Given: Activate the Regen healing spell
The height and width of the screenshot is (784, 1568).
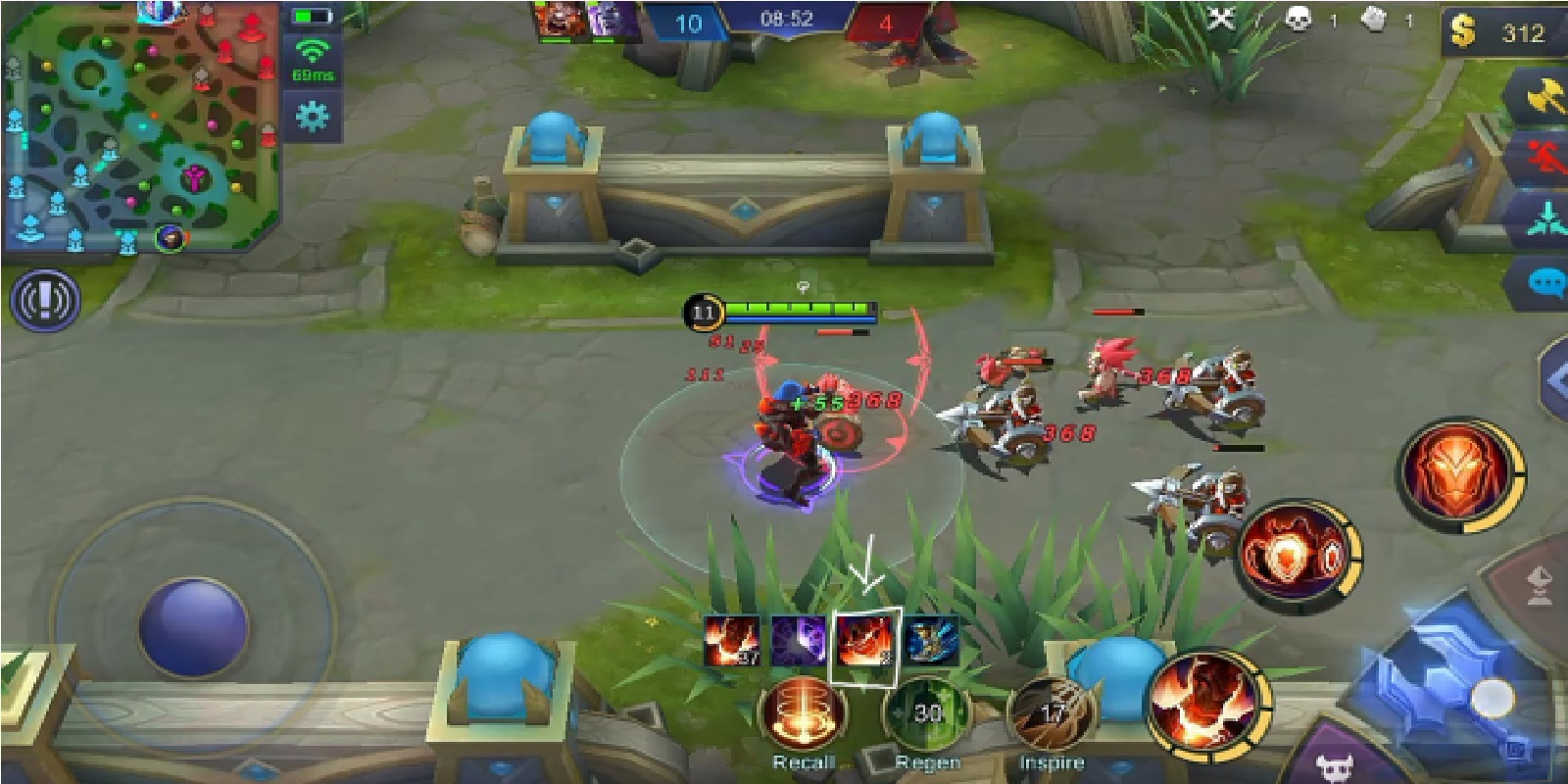Looking at the screenshot, I should [x=930, y=713].
